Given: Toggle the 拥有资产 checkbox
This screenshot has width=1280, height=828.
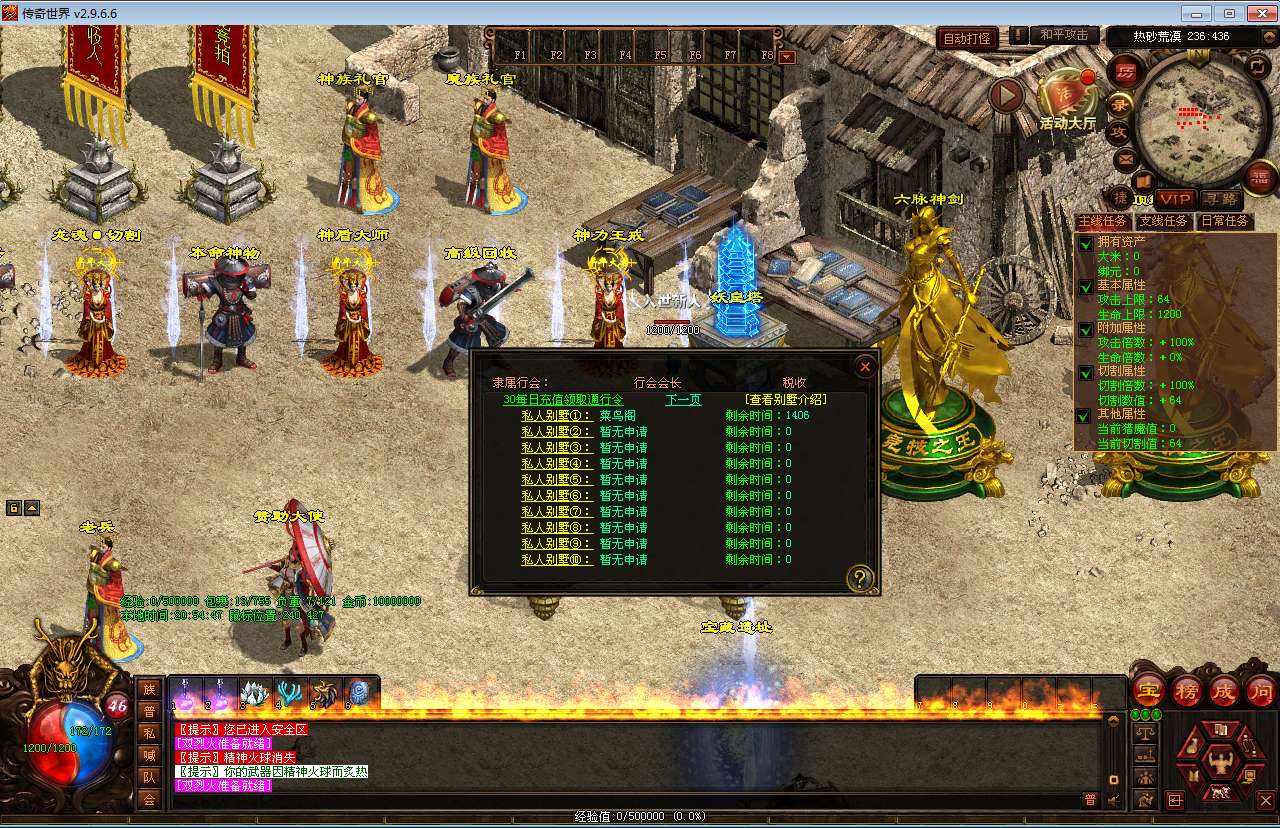Looking at the screenshot, I should [x=1086, y=245].
